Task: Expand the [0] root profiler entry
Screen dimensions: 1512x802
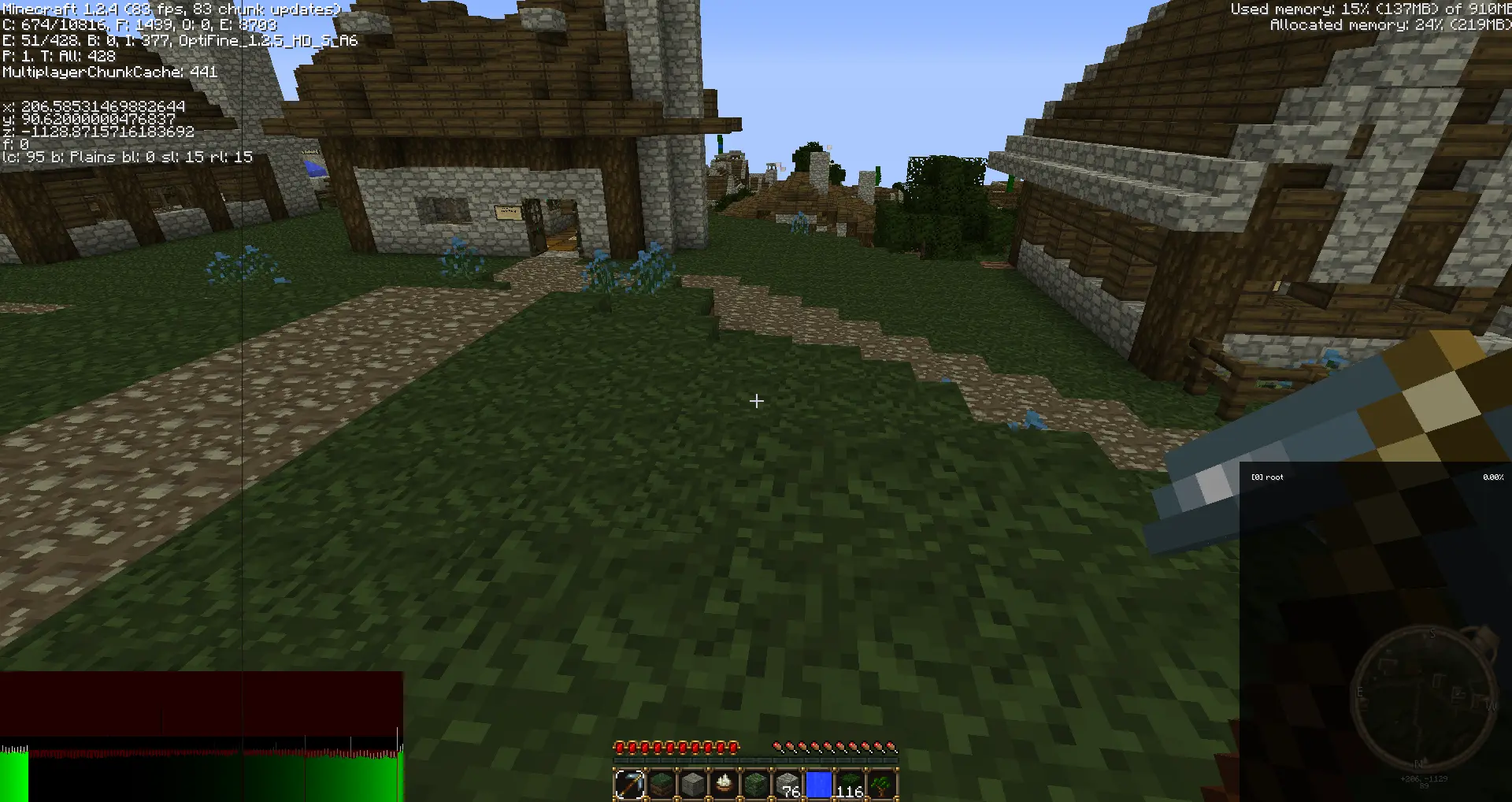Action: click(1268, 477)
